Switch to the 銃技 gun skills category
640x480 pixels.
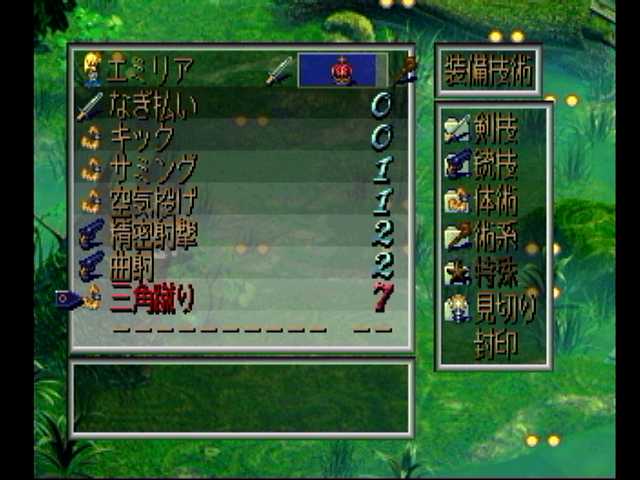496,164
